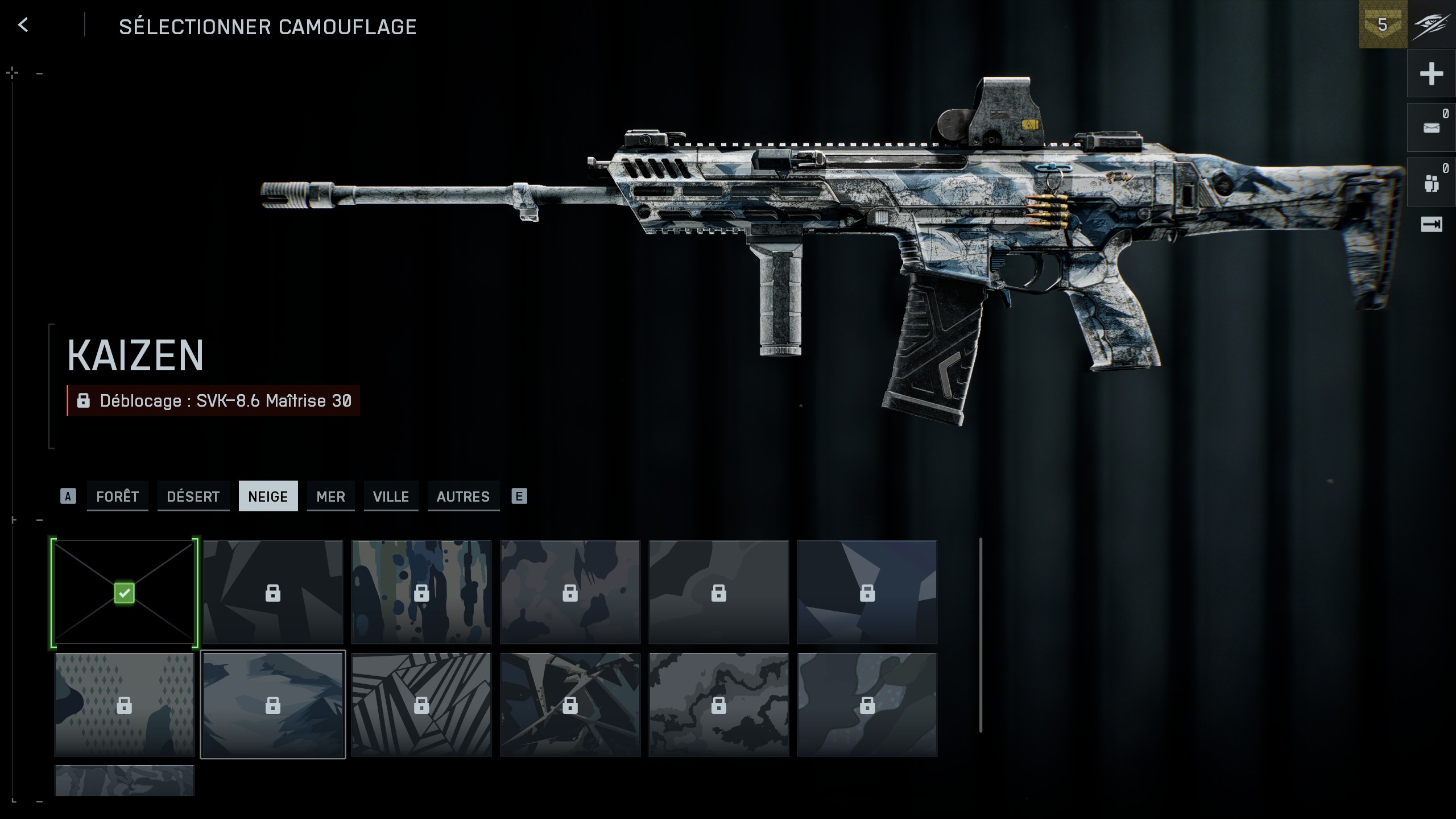Select the zebra-striped locked camo thumbnail

tap(422, 704)
